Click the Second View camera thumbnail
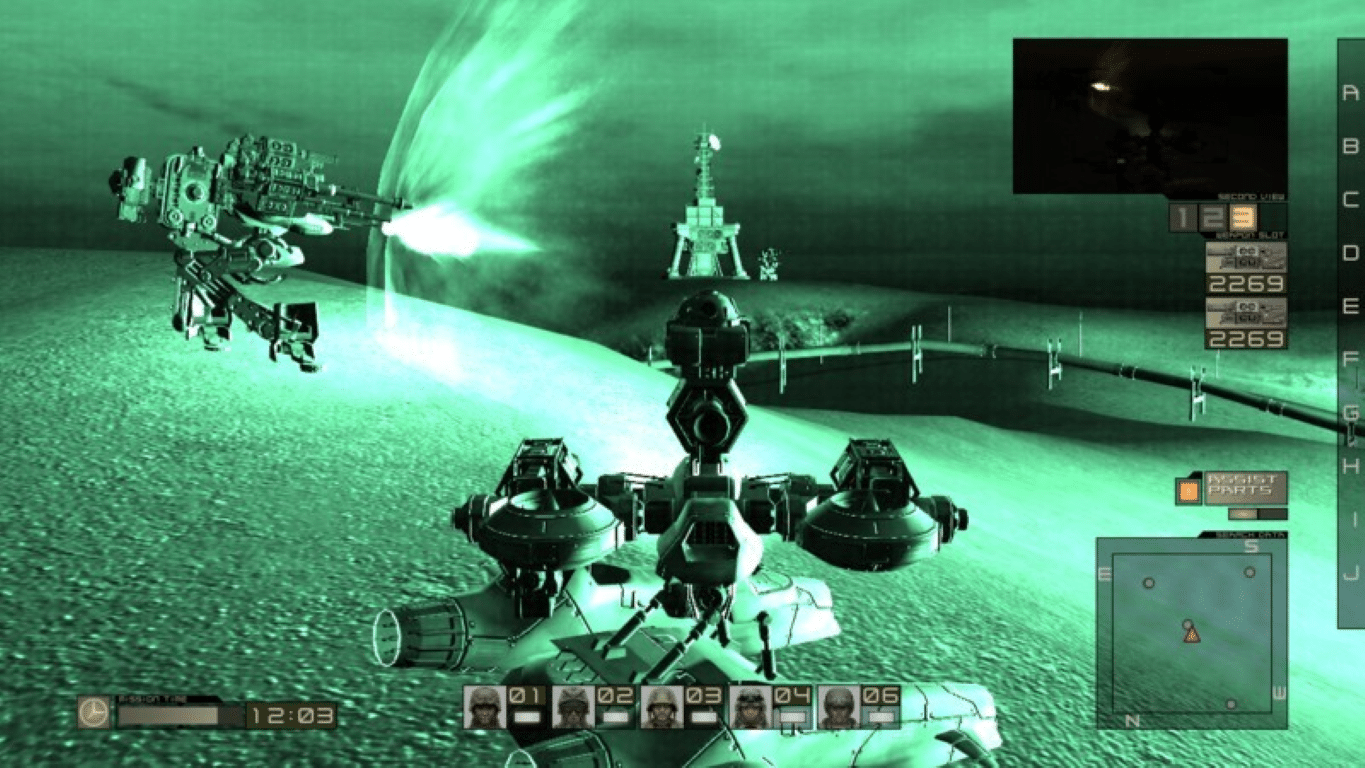The width and height of the screenshot is (1365, 768). (1150, 113)
